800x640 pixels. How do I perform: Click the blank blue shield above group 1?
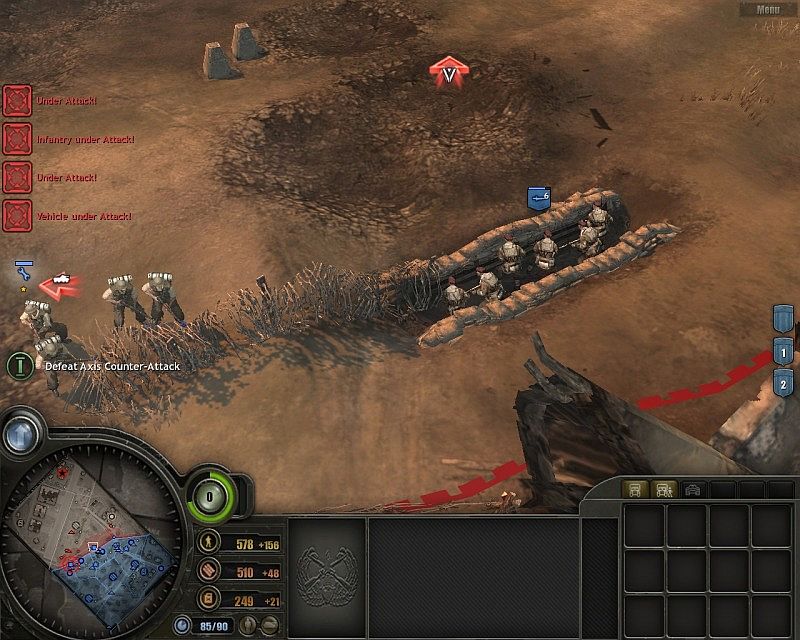pos(783,320)
